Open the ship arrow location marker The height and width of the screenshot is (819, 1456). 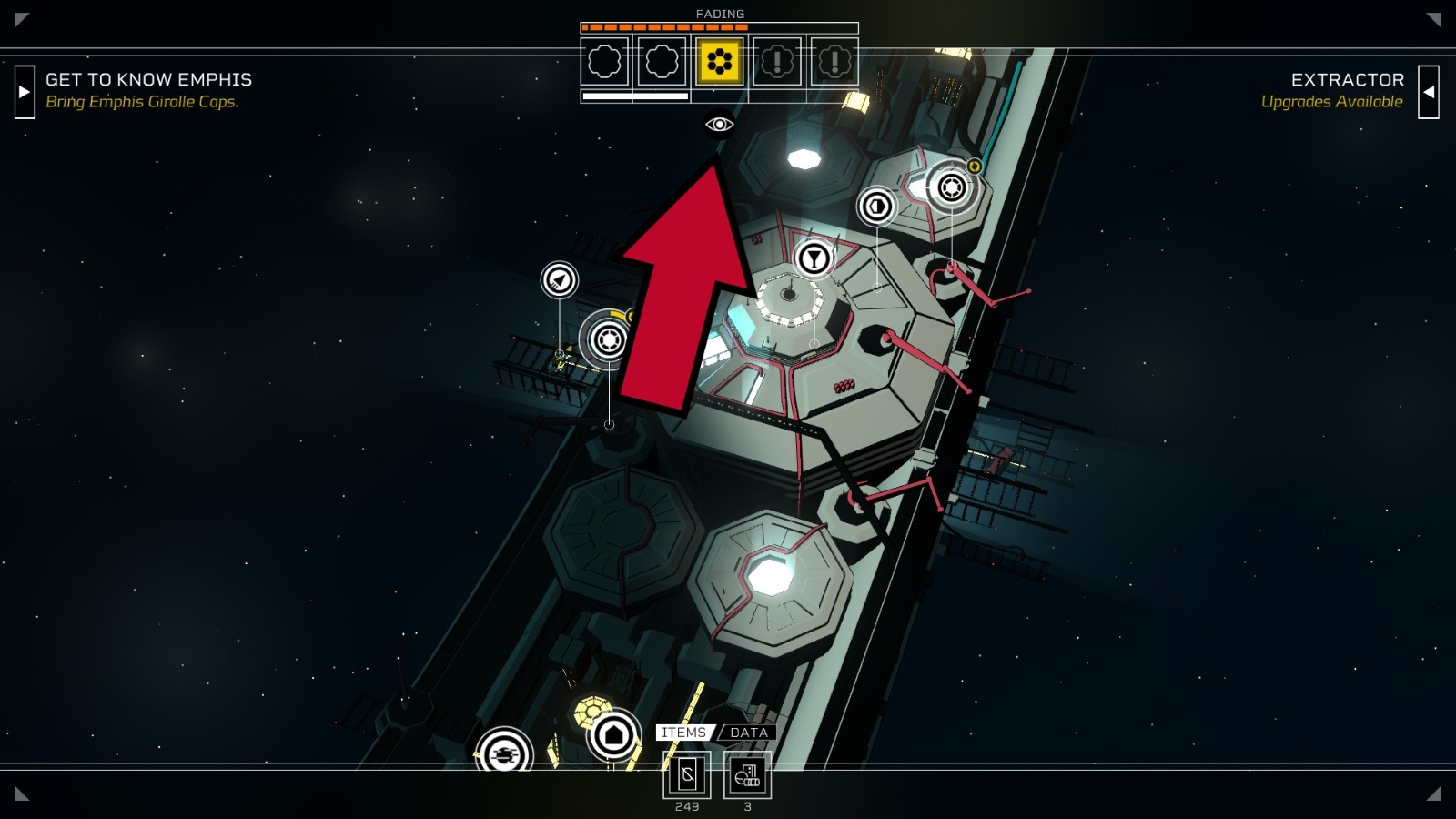tap(560, 279)
